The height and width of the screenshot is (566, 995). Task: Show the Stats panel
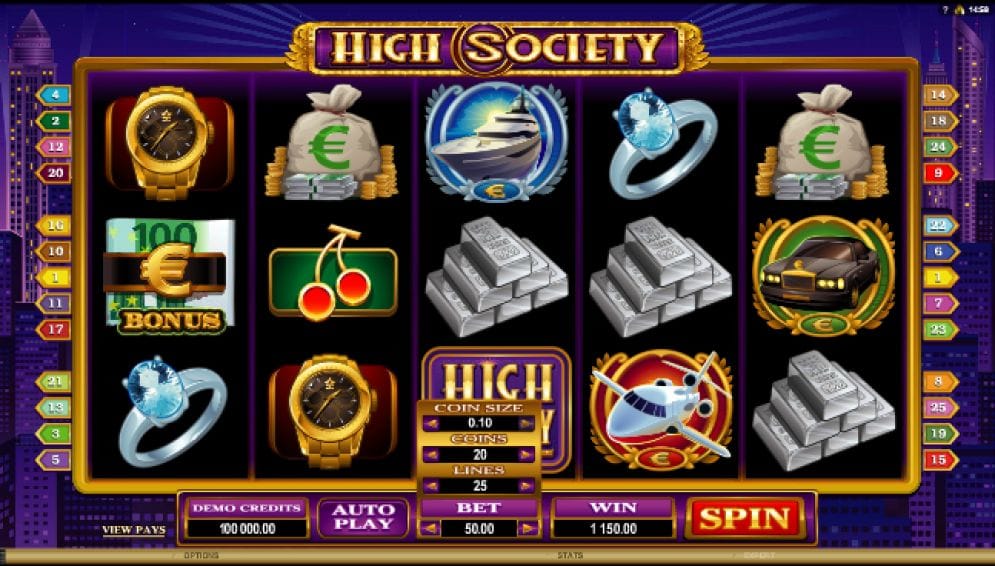pyautogui.click(x=570, y=554)
